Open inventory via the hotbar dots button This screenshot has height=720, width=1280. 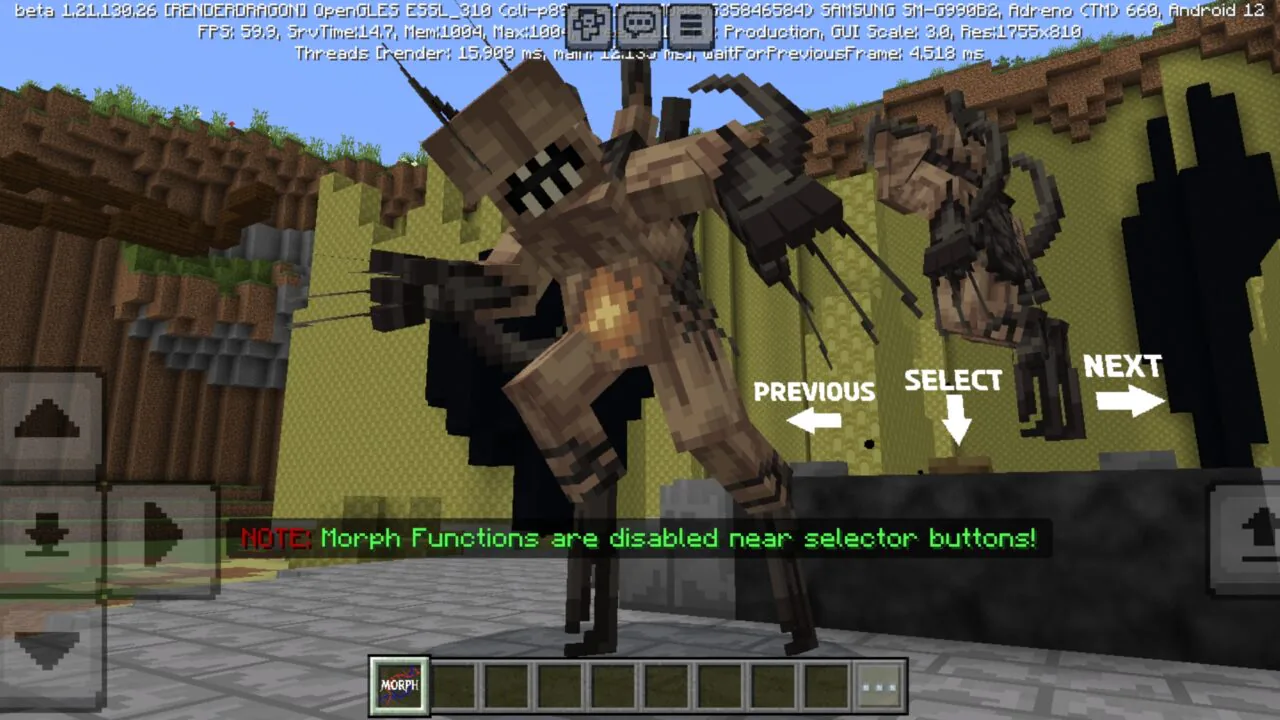pos(878,686)
